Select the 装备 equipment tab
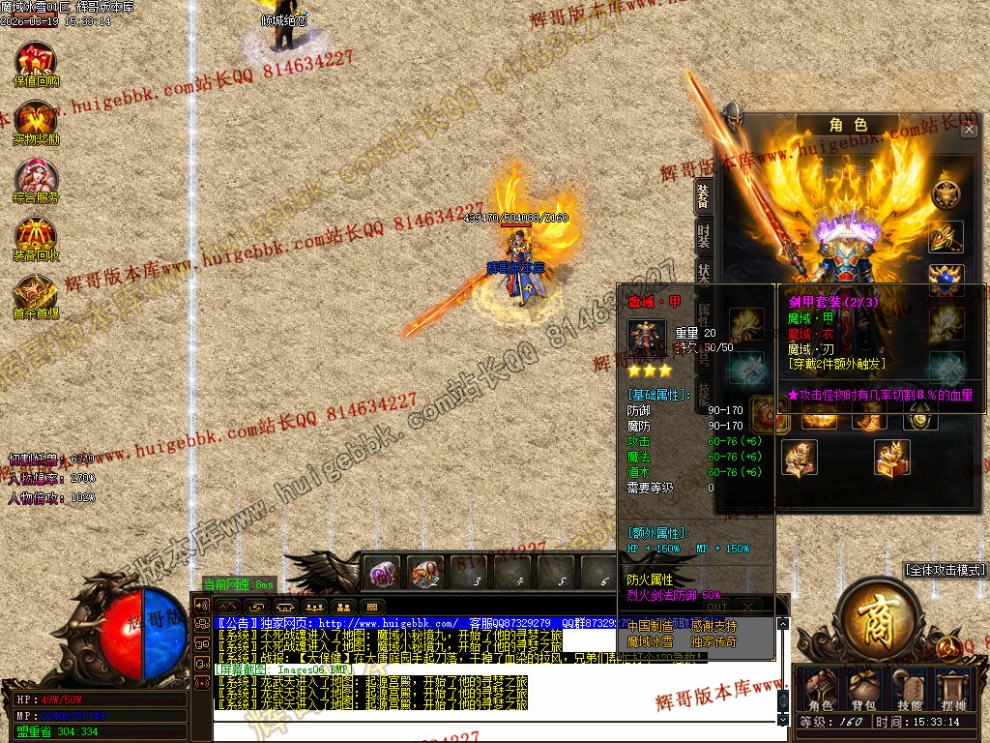The height and width of the screenshot is (743, 990). pyautogui.click(x=704, y=197)
